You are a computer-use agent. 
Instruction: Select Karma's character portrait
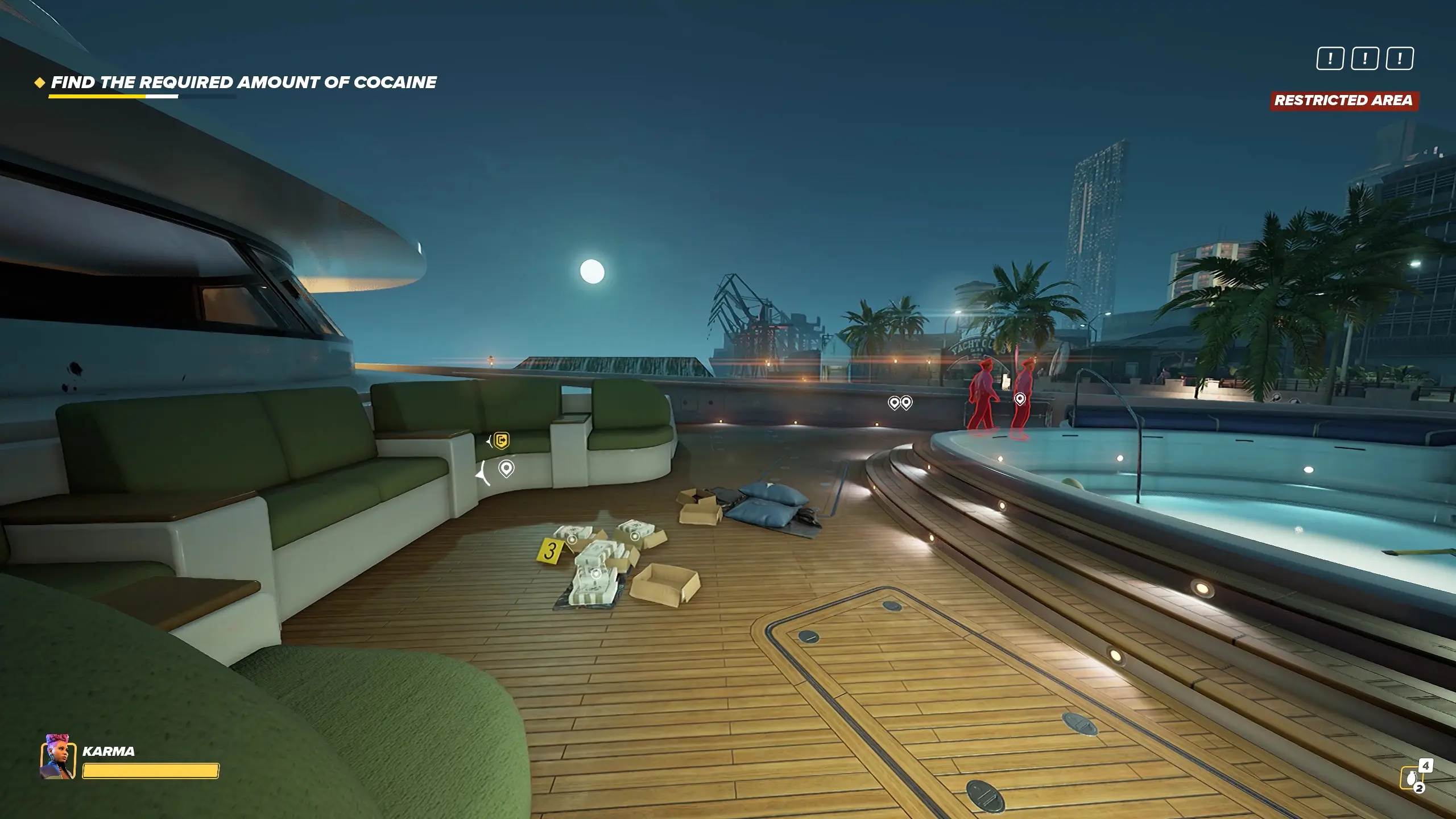click(x=58, y=758)
